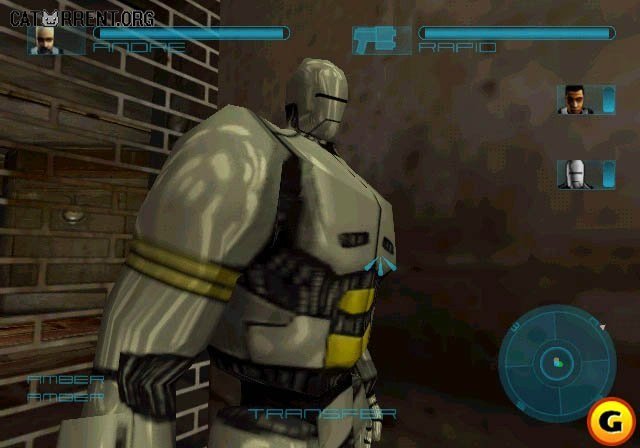640x448 pixels.
Task: Select Andre's character portrait
Action: click(44, 39)
